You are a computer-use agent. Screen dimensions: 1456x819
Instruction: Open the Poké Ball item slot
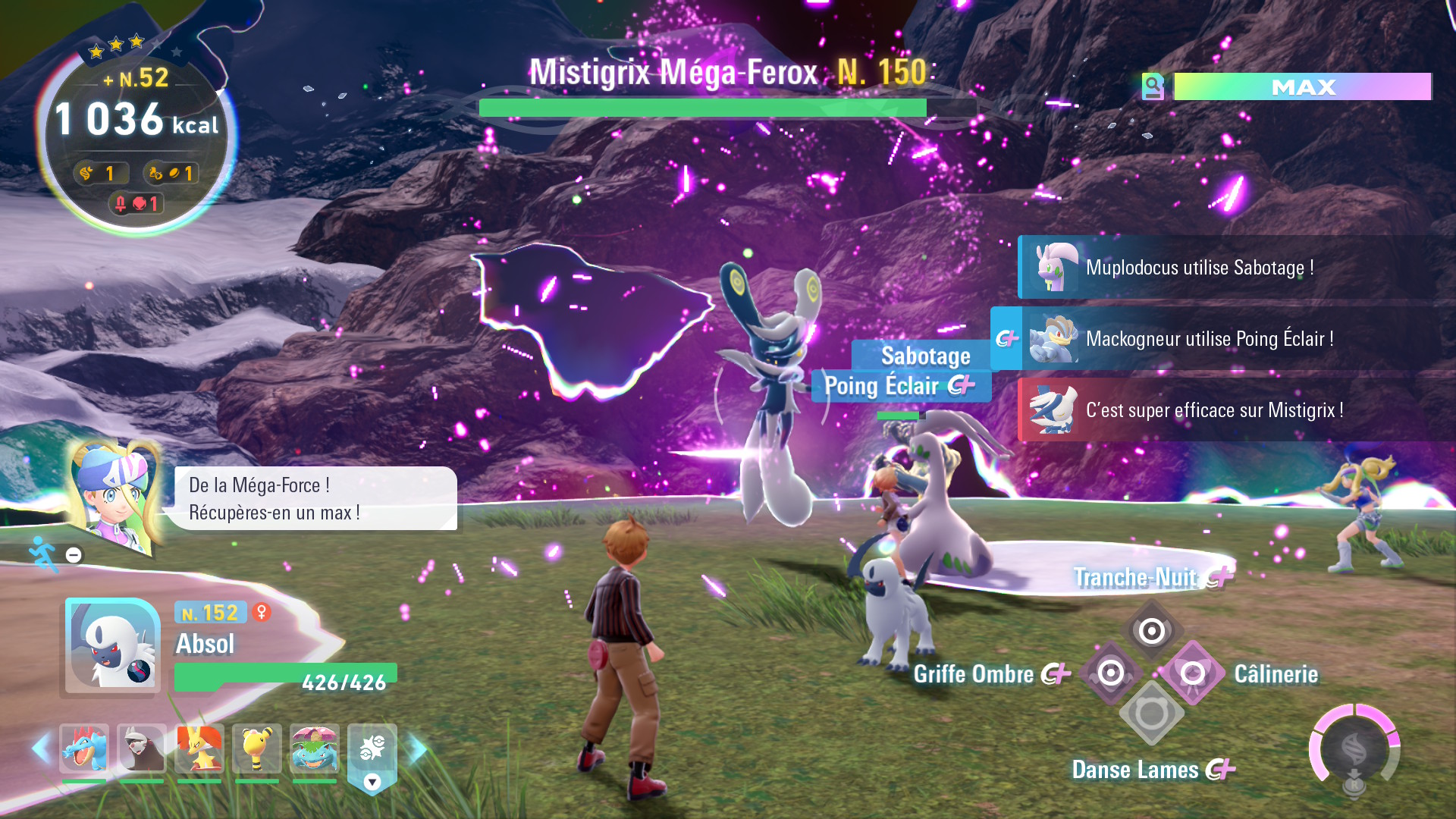pos(372,751)
